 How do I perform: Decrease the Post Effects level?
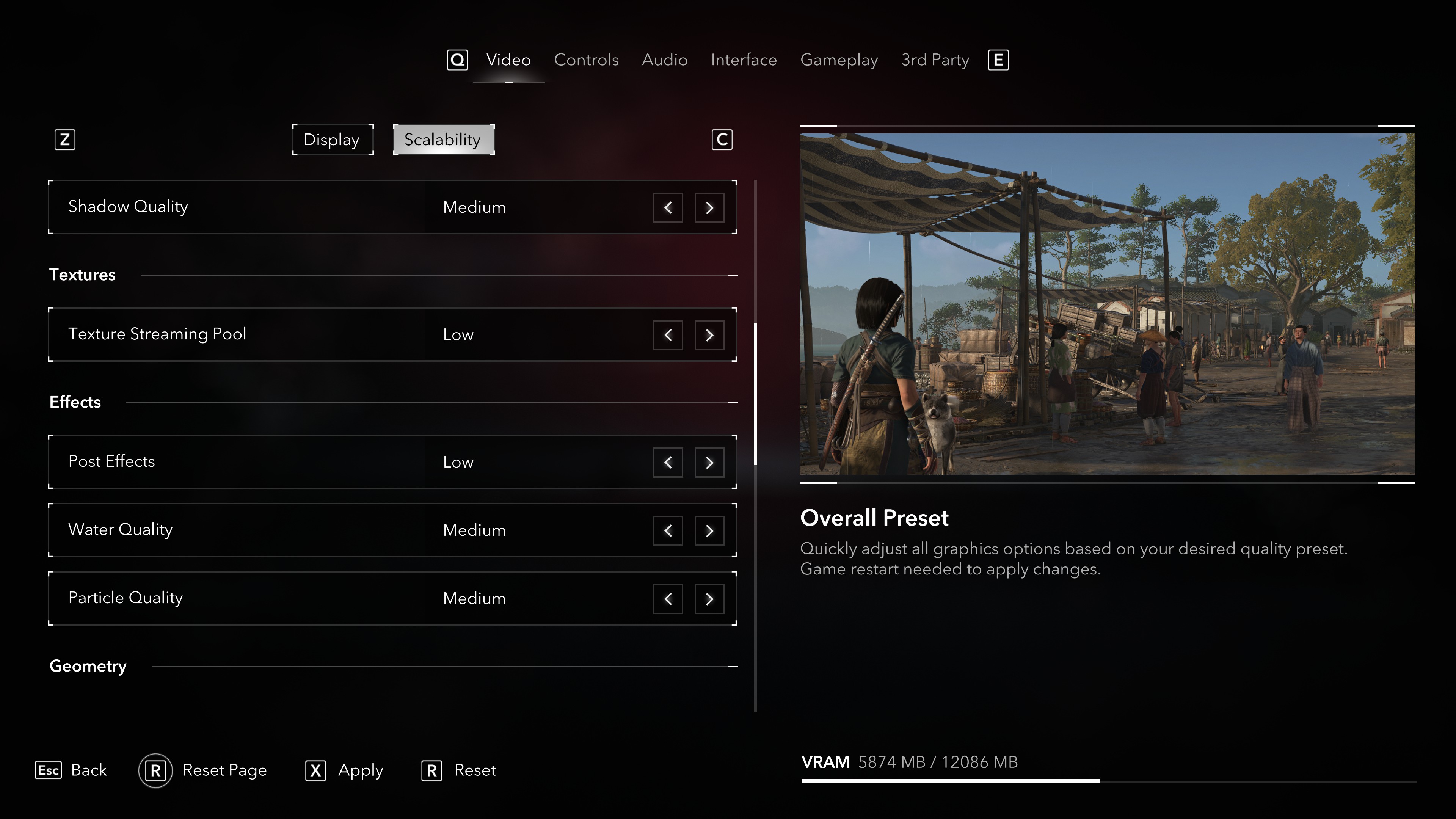coord(667,462)
